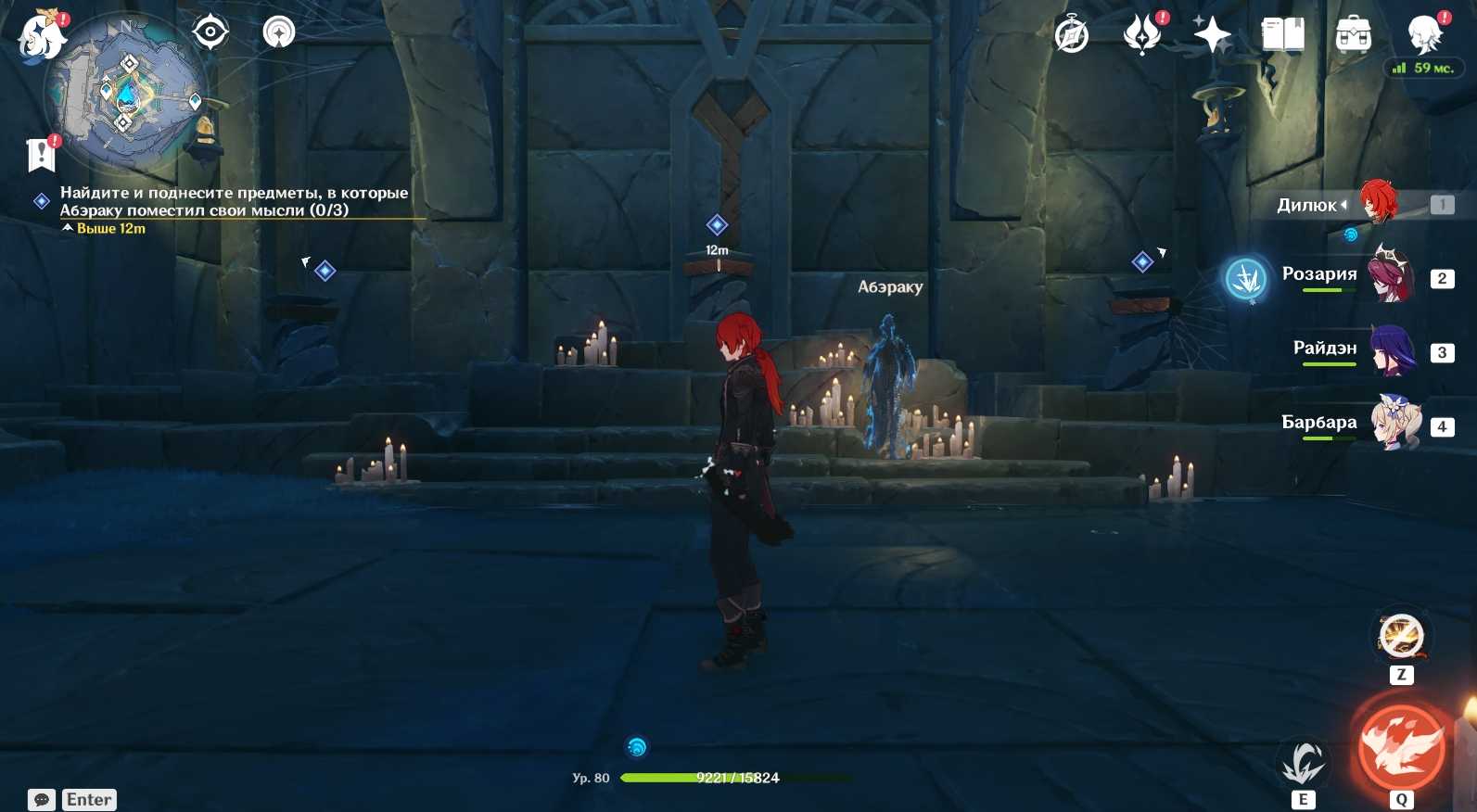
Task: Open the Paimon main menu
Action: [x=42, y=37]
